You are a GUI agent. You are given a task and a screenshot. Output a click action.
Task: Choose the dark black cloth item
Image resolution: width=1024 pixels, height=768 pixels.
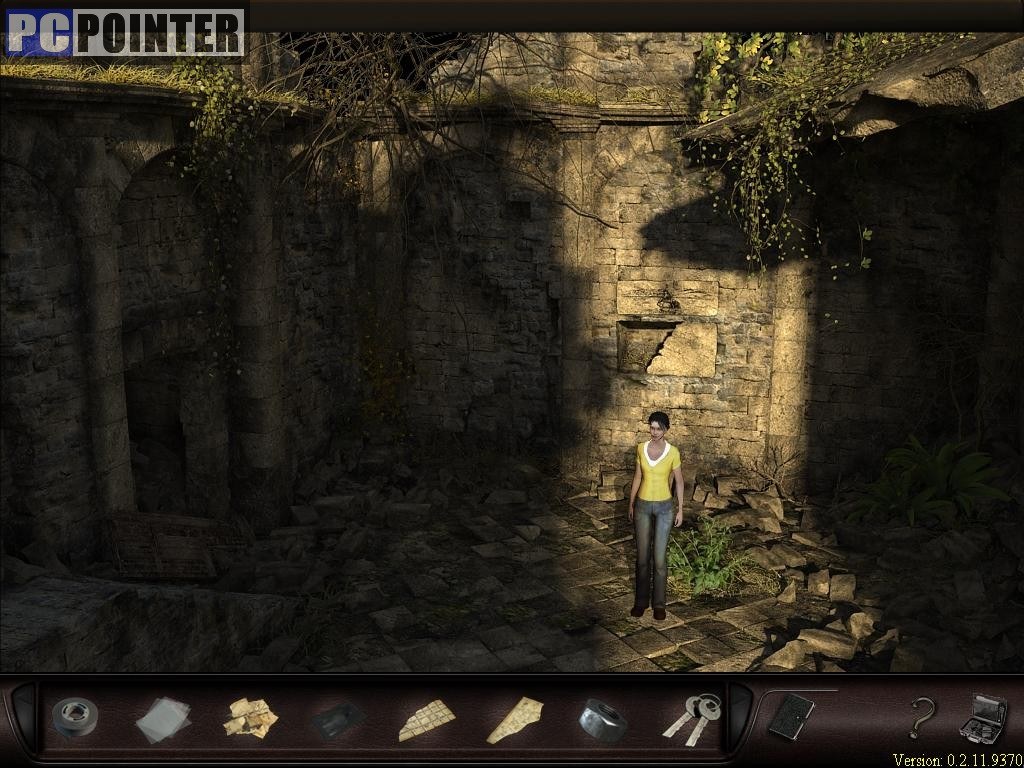[x=336, y=719]
